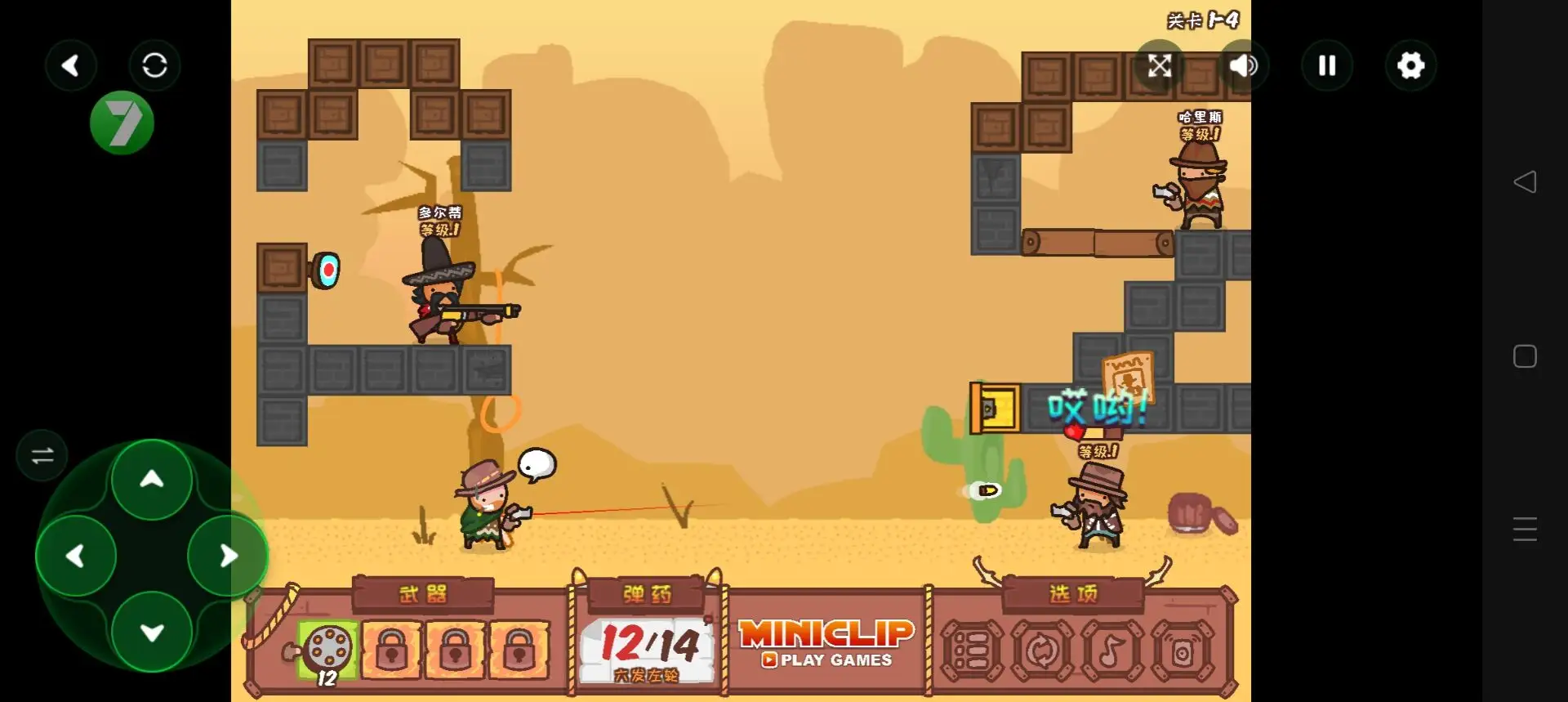Toggle fullscreen with the expand icon

pos(1160,65)
